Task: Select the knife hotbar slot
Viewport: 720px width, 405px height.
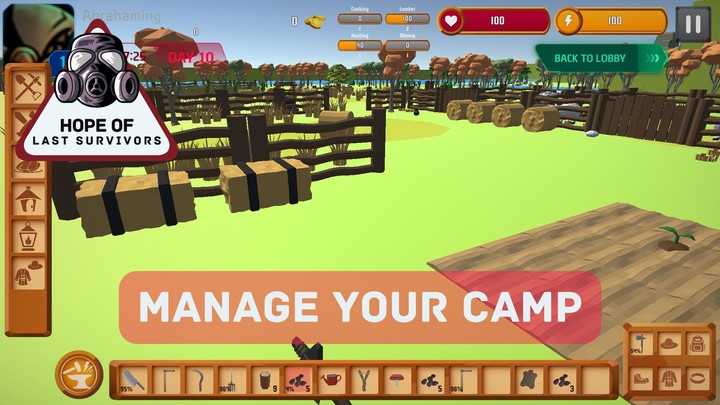Action: (x=133, y=380)
